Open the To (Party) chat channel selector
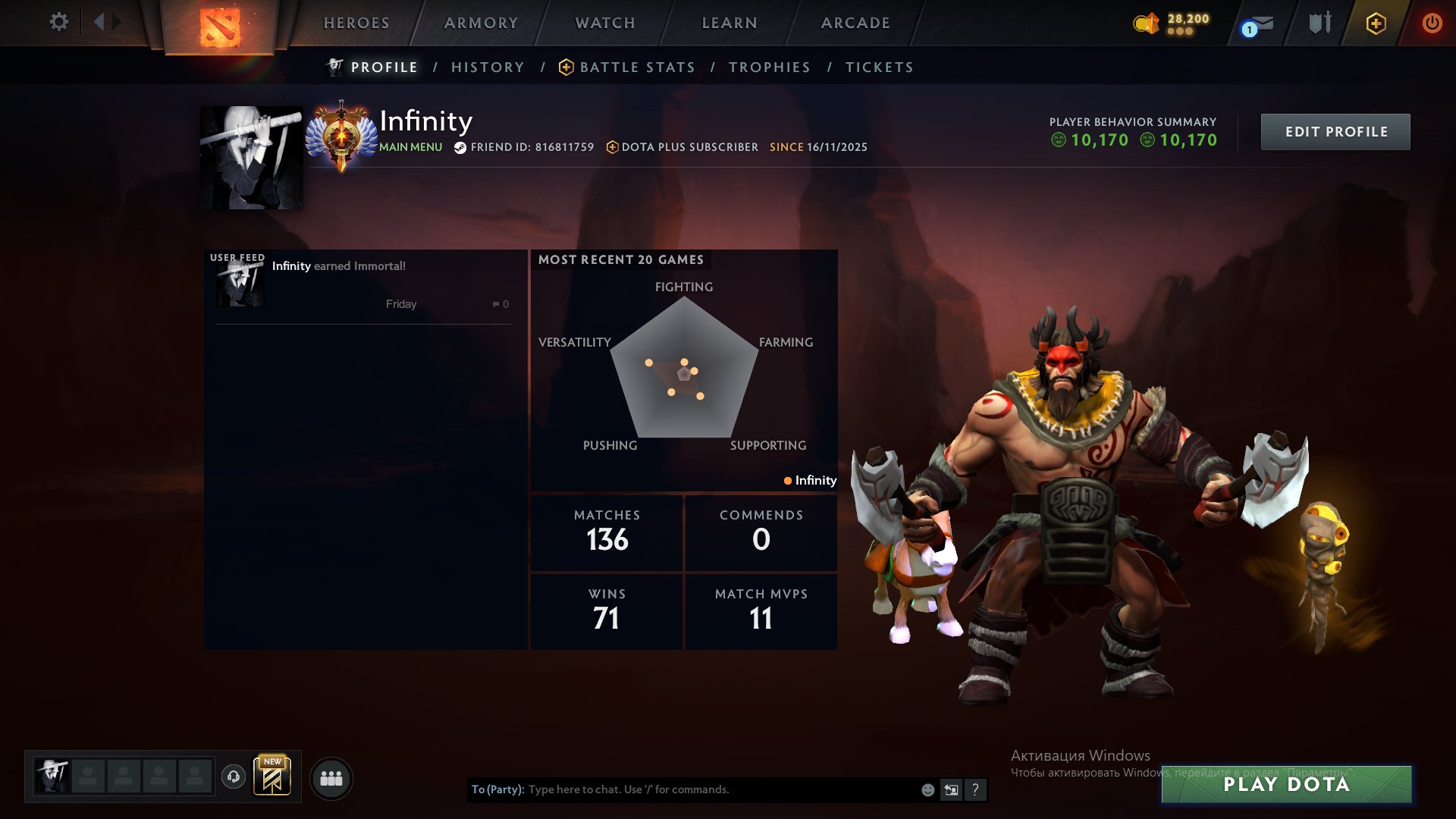Screen dimensions: 1456x819 (x=494, y=789)
